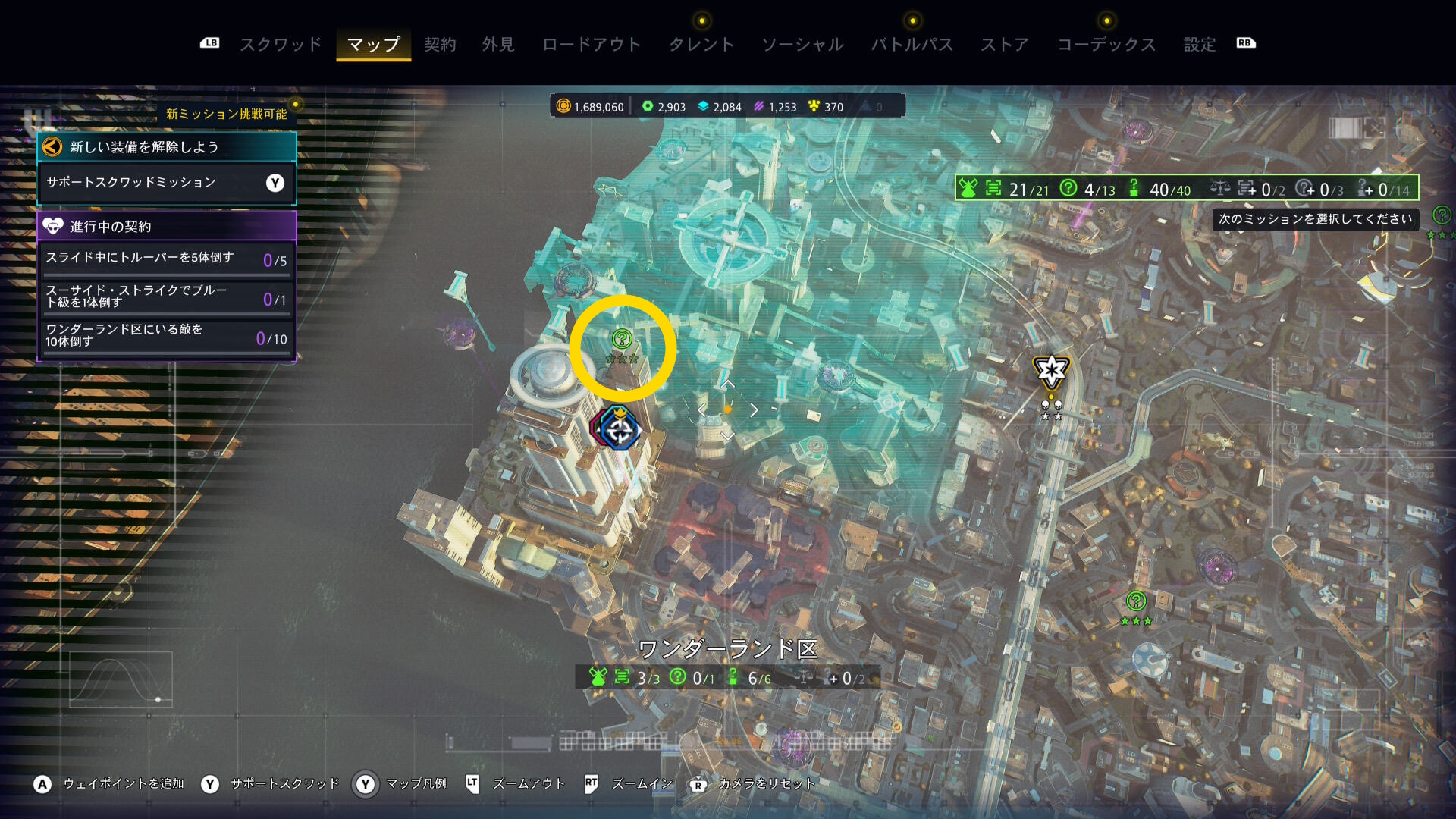Open the タレント tab
The width and height of the screenshot is (1456, 819).
[x=701, y=45]
